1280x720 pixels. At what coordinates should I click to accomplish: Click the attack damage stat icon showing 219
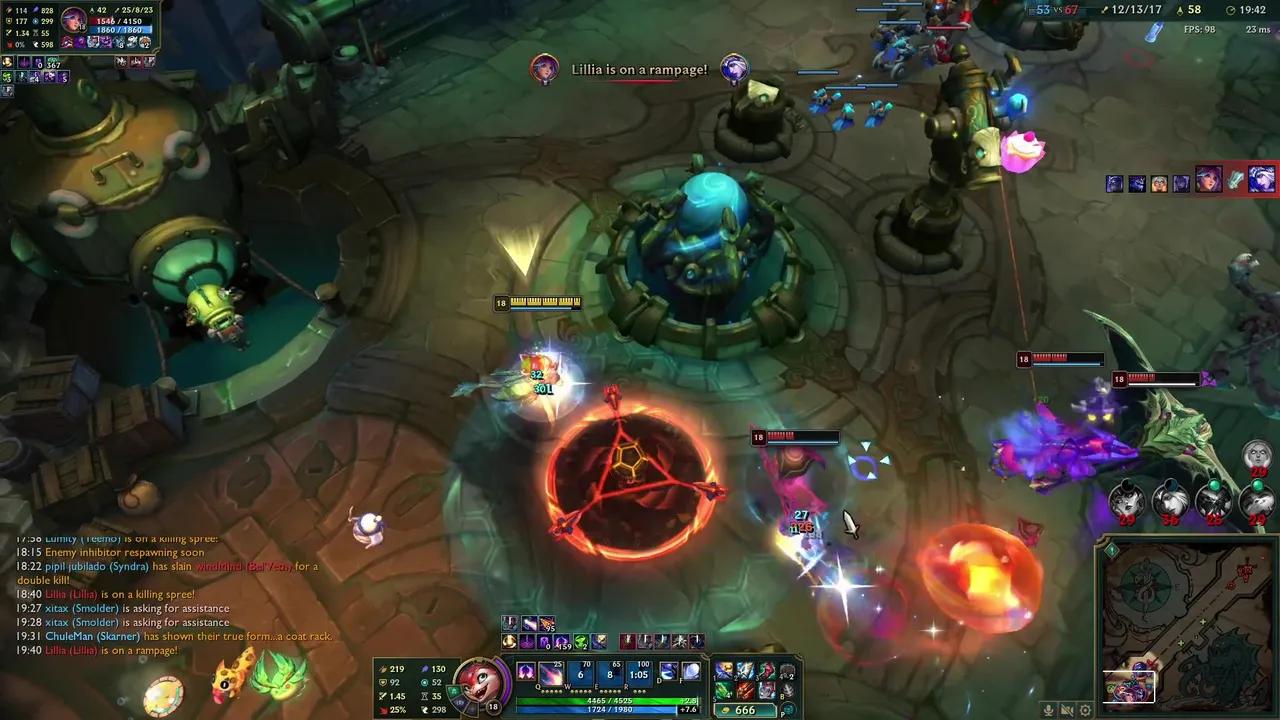[x=380, y=668]
